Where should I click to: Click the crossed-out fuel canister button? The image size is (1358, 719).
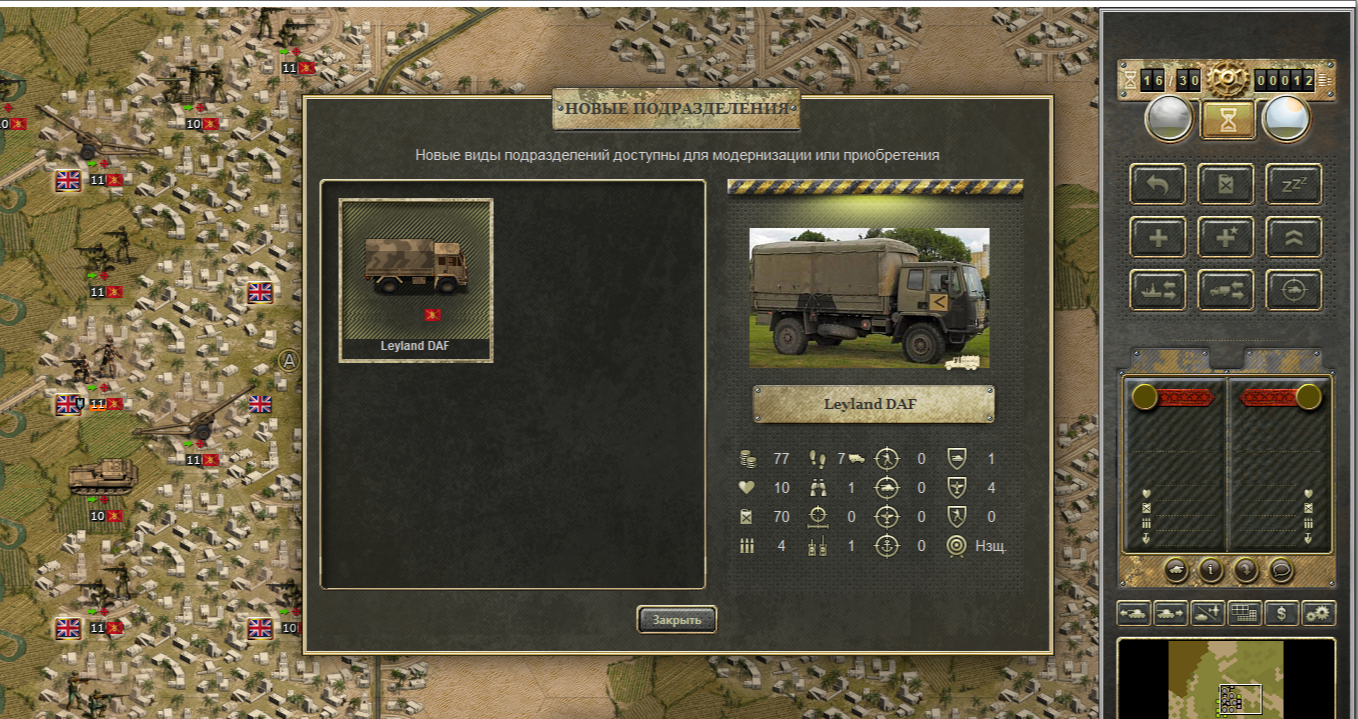pyautogui.click(x=1226, y=184)
